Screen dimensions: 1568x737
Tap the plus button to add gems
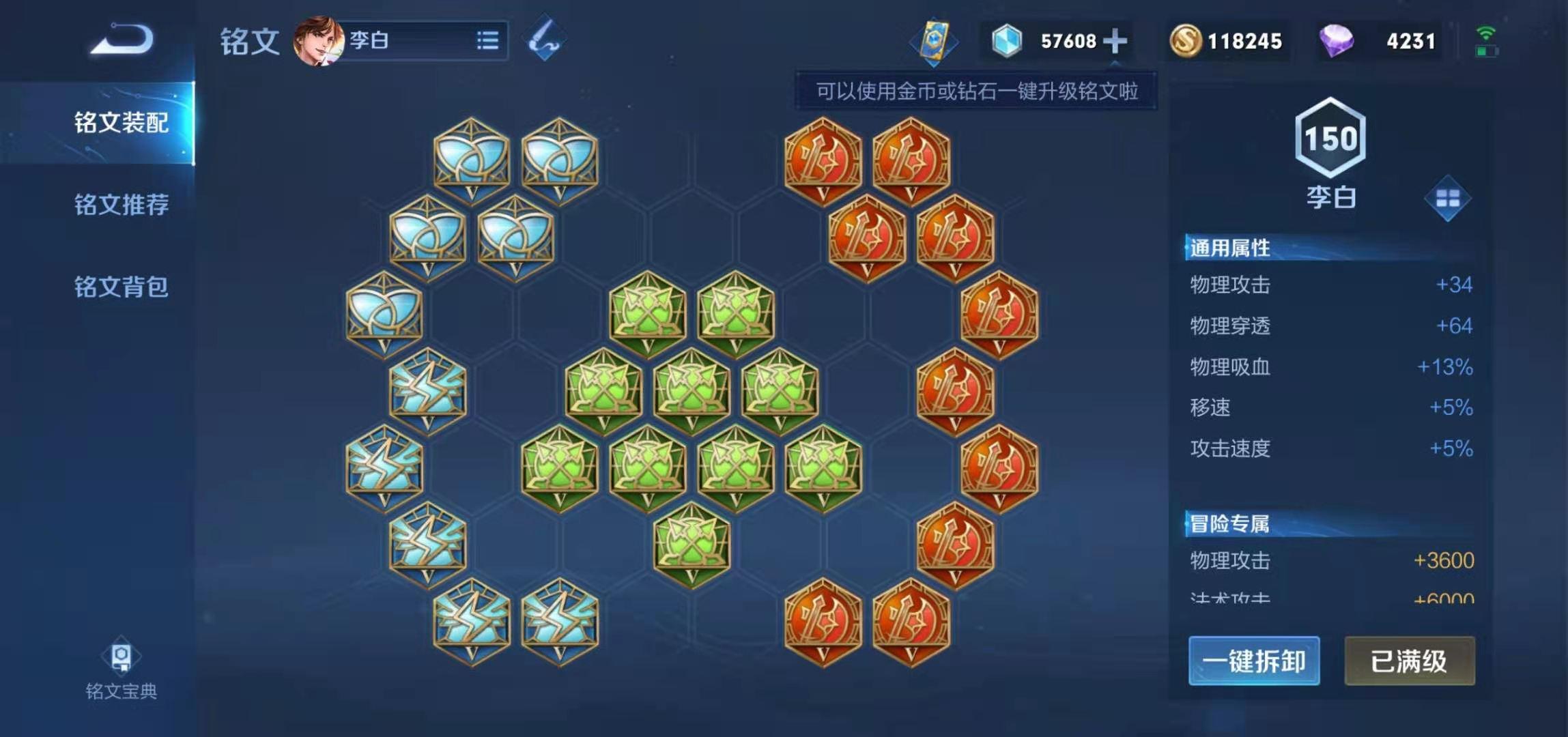tap(1115, 41)
